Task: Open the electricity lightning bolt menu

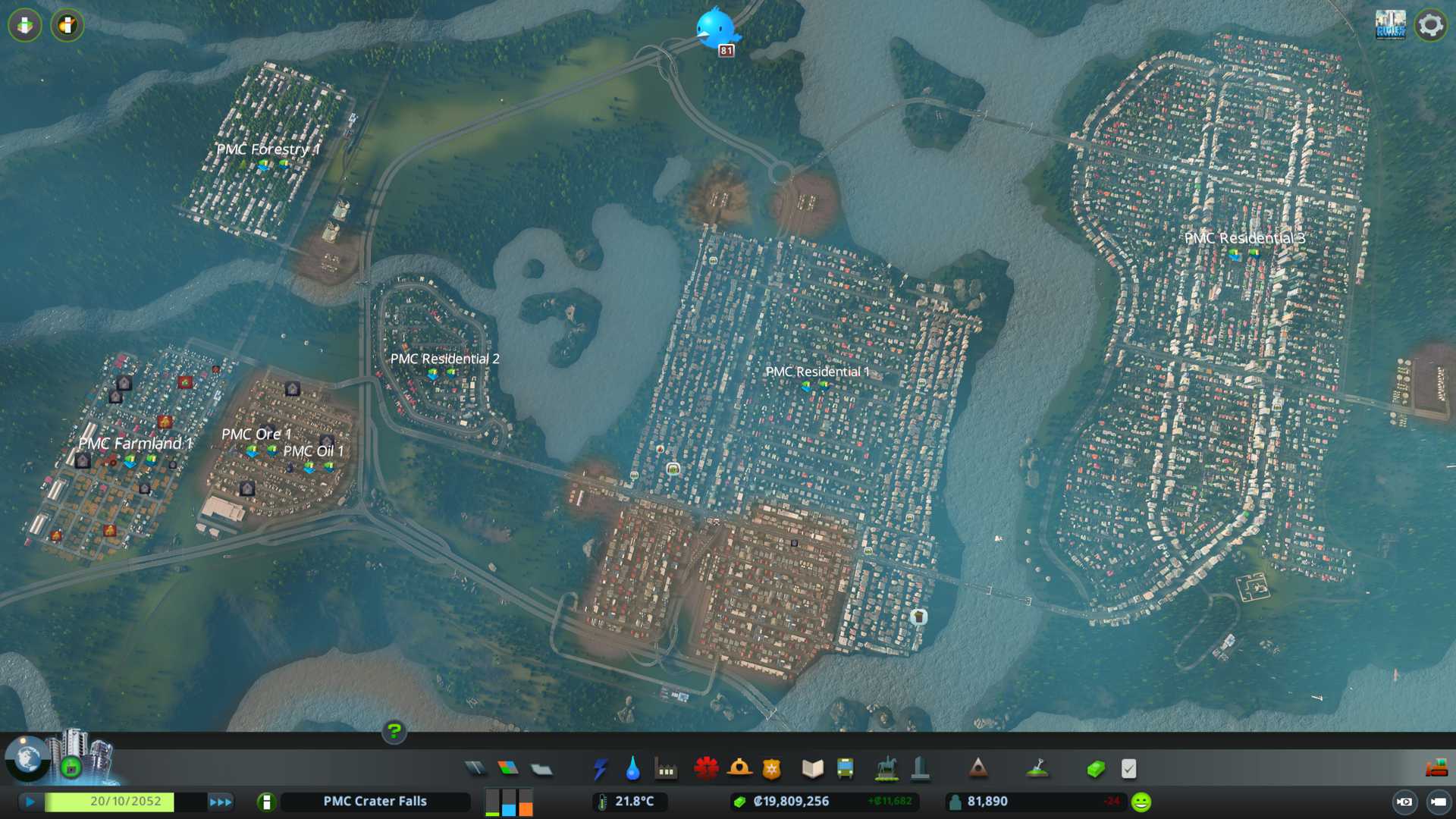Action: coord(600,769)
